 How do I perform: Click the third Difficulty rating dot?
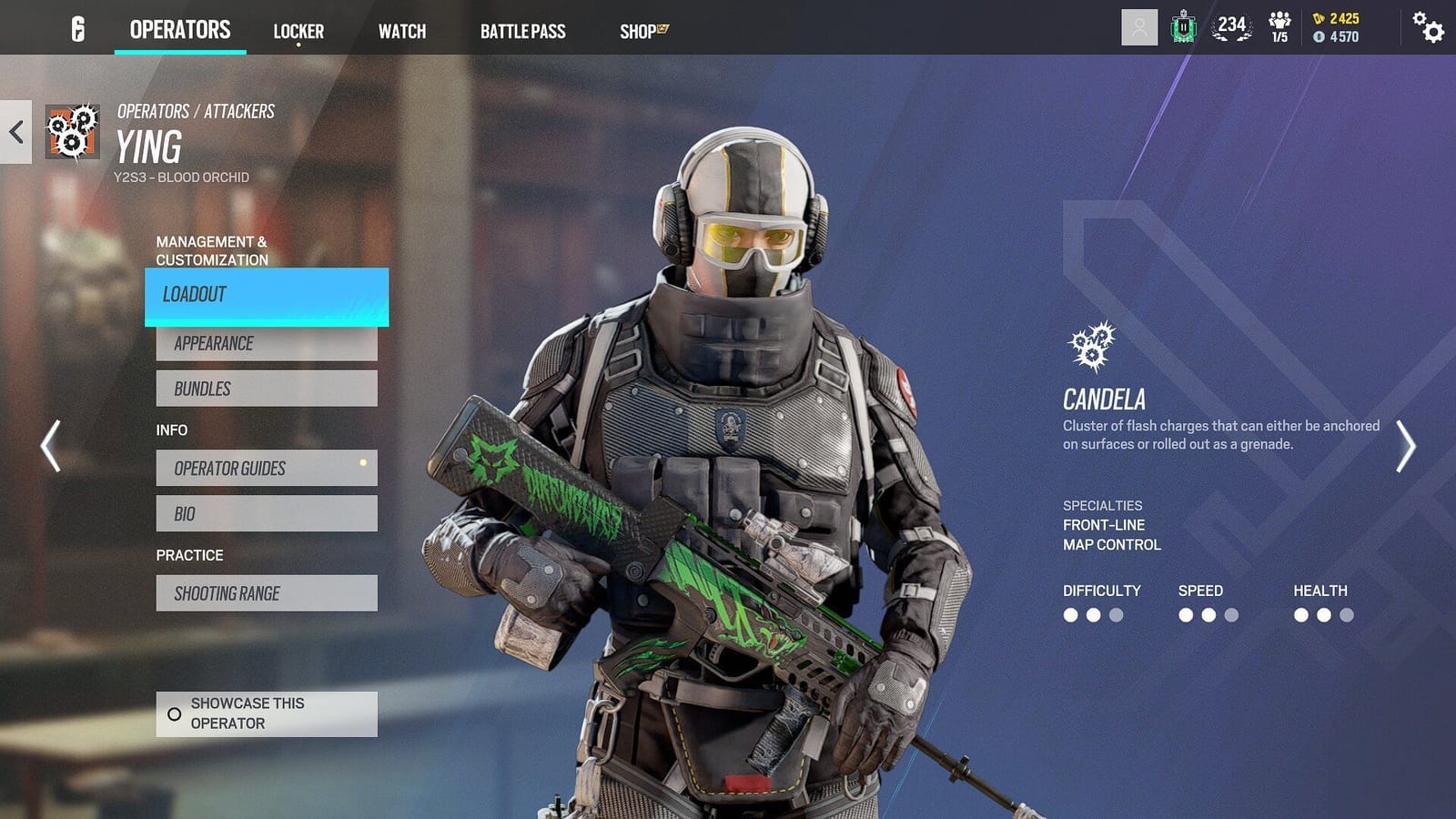pyautogui.click(x=1115, y=614)
